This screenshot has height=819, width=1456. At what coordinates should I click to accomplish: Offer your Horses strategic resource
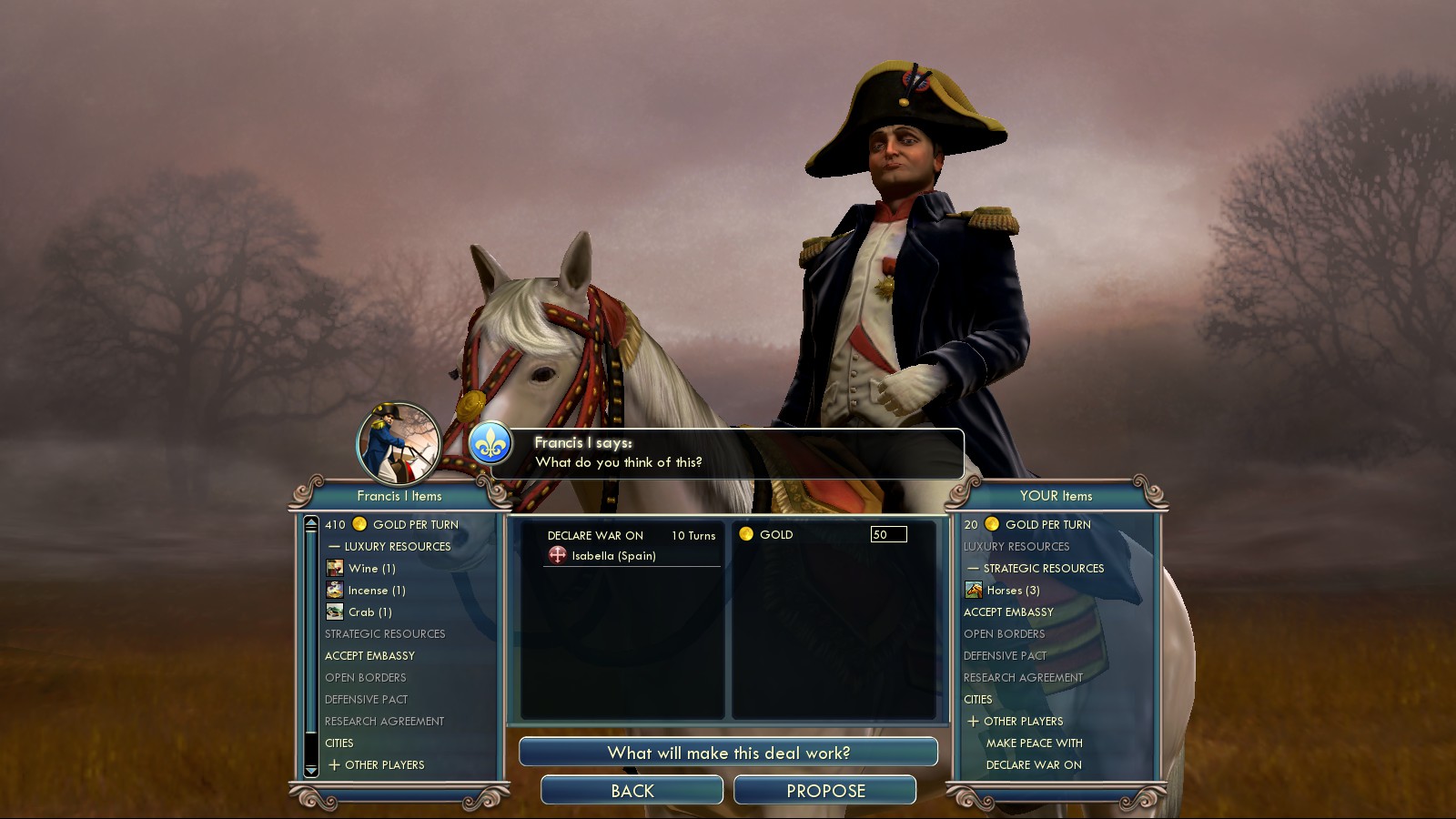[1012, 590]
